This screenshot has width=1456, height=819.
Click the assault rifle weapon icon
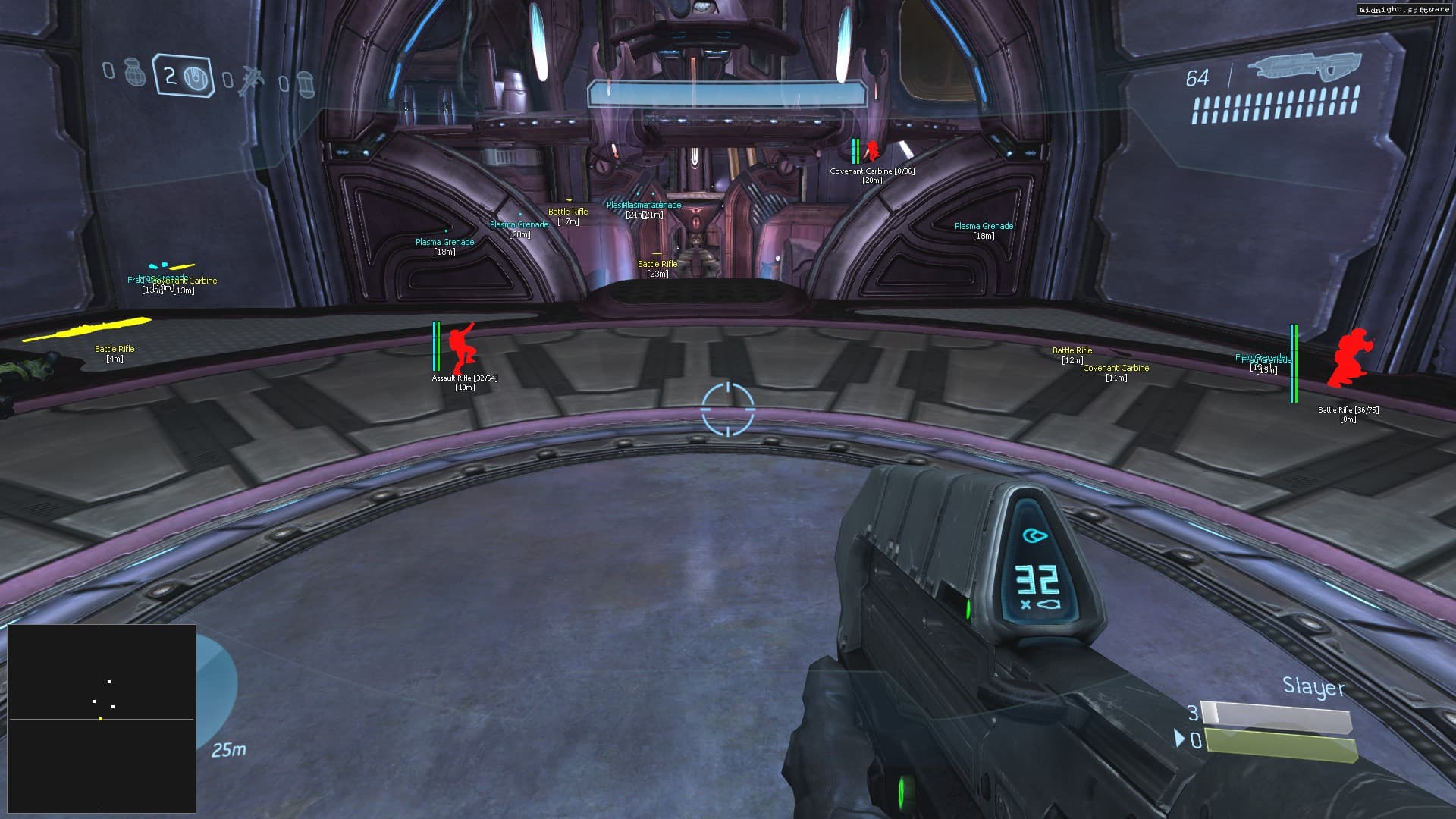(1303, 66)
